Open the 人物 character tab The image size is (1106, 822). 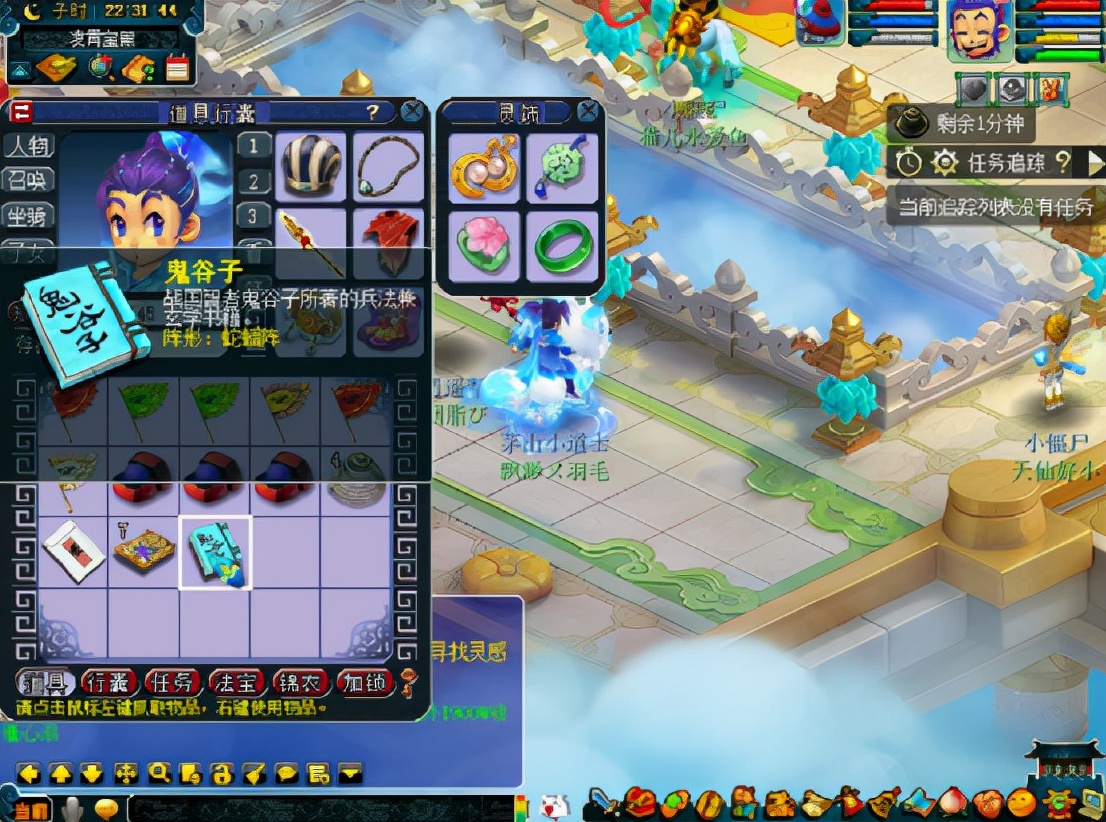28,146
